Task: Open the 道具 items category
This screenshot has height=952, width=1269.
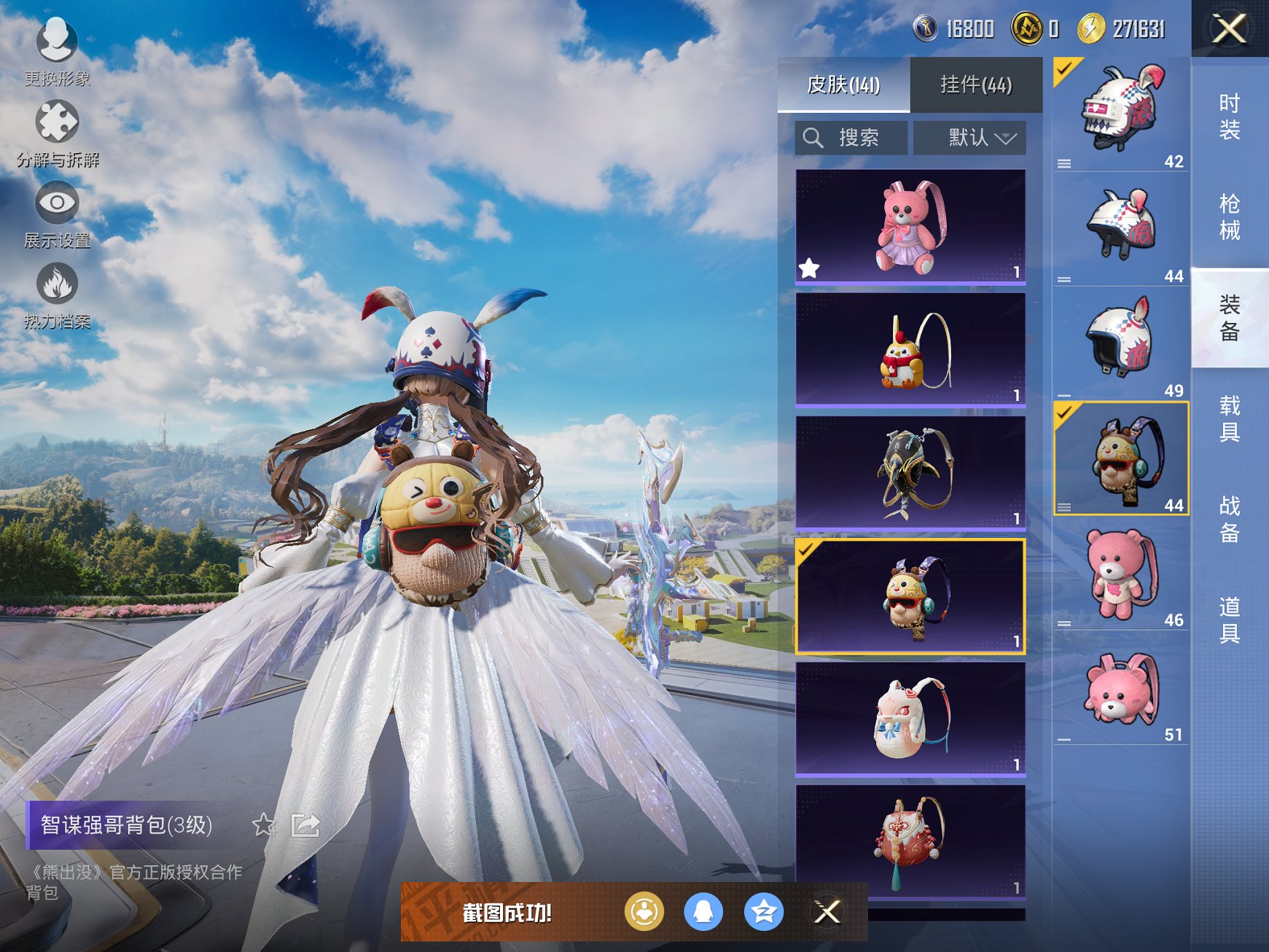Action: pyautogui.click(x=1230, y=620)
